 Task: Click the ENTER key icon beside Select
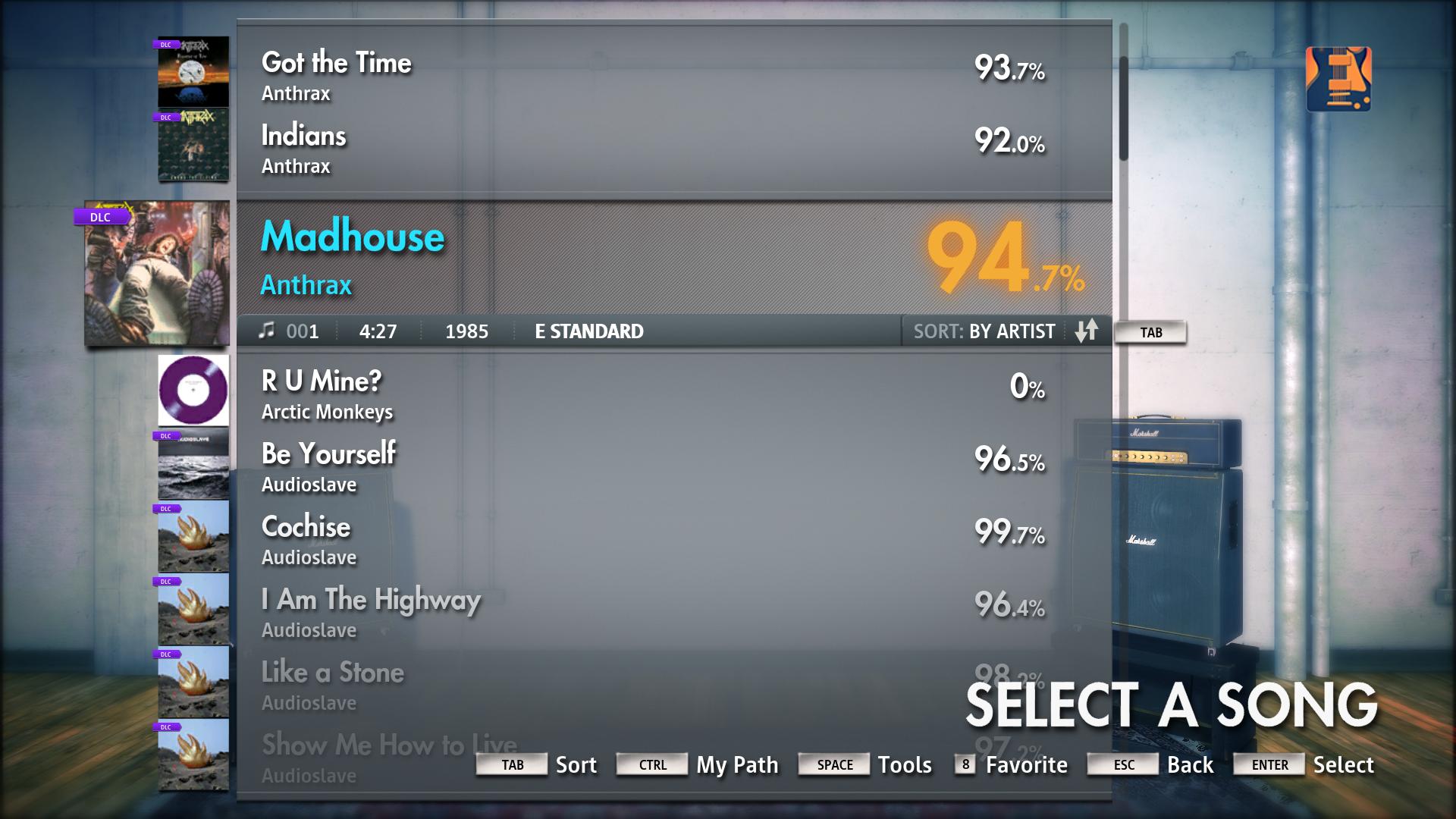pos(1268,765)
